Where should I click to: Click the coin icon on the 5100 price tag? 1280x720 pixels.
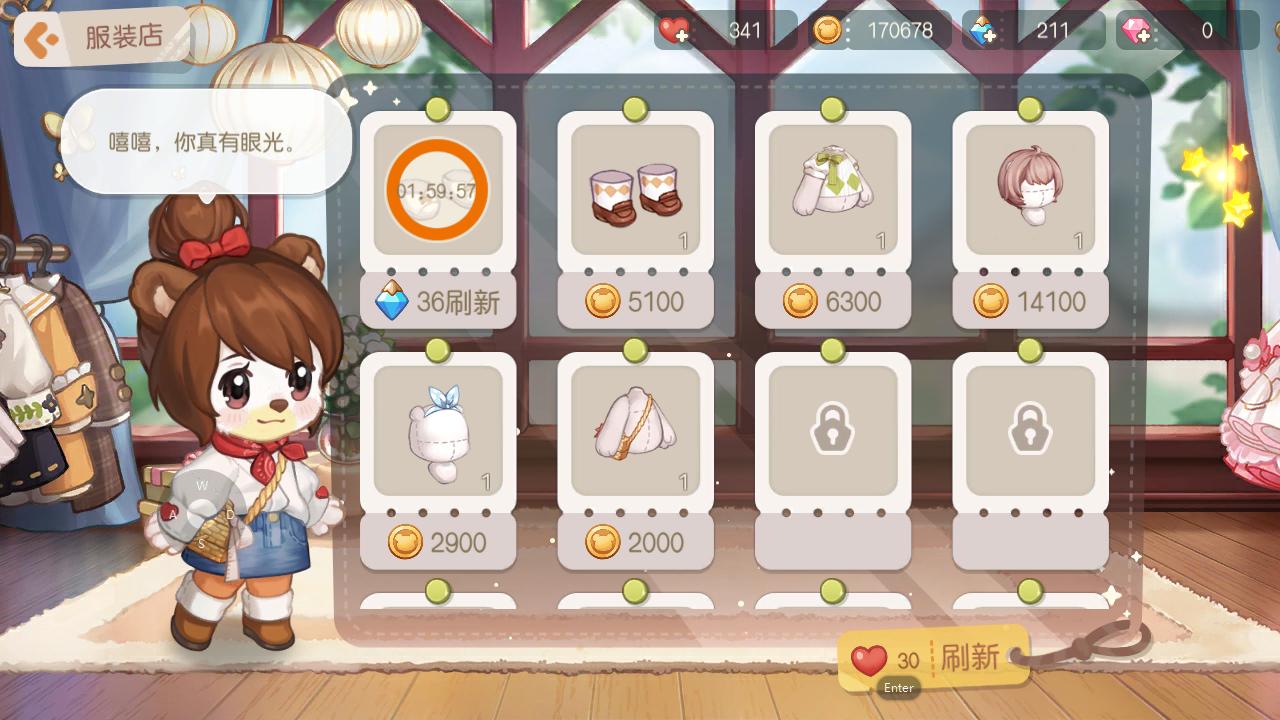[600, 301]
